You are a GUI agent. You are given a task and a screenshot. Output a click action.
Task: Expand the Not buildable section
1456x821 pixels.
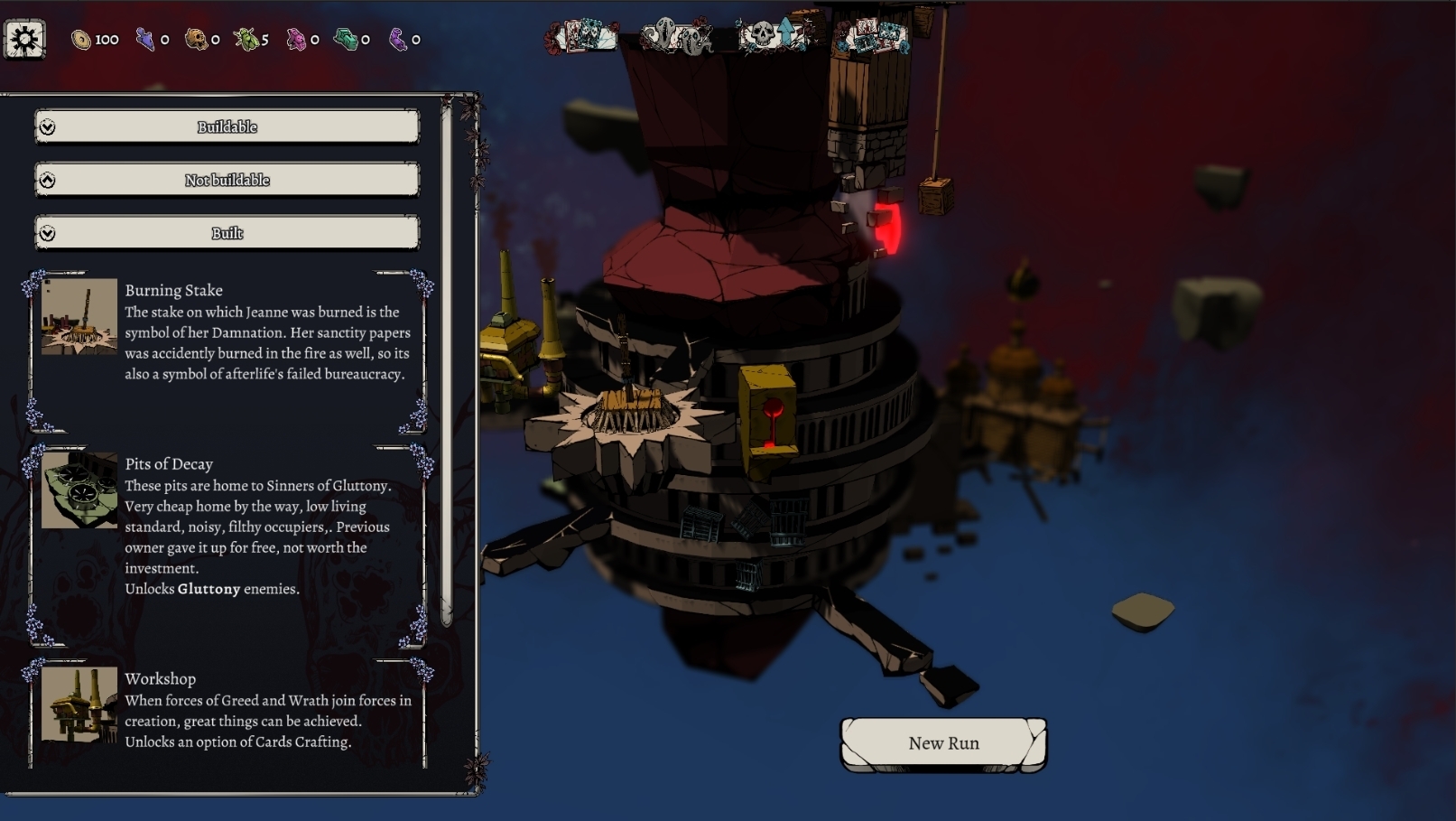point(227,180)
